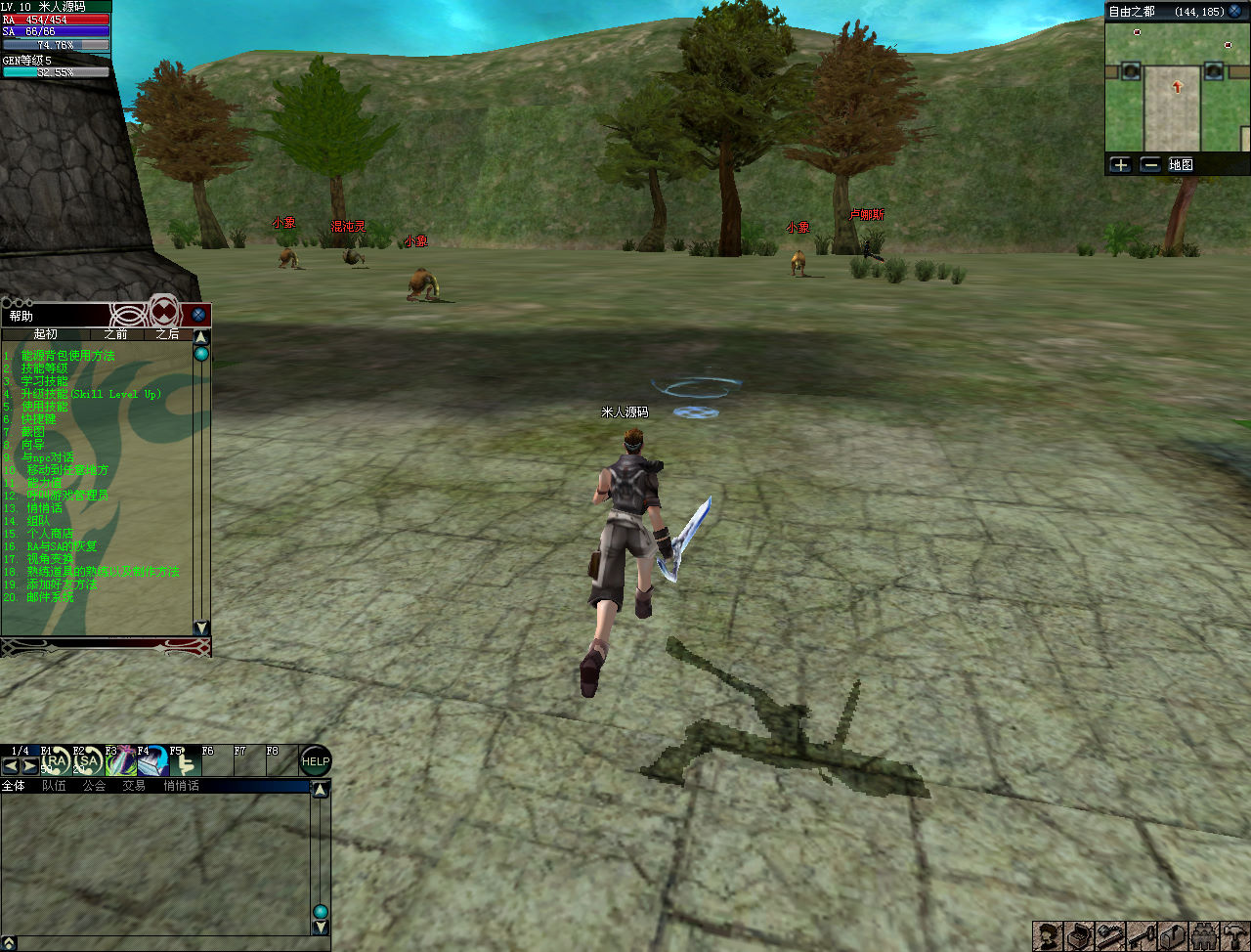This screenshot has width=1251, height=952.
Task: Use the SA potion in slot F2
Action: (88, 761)
